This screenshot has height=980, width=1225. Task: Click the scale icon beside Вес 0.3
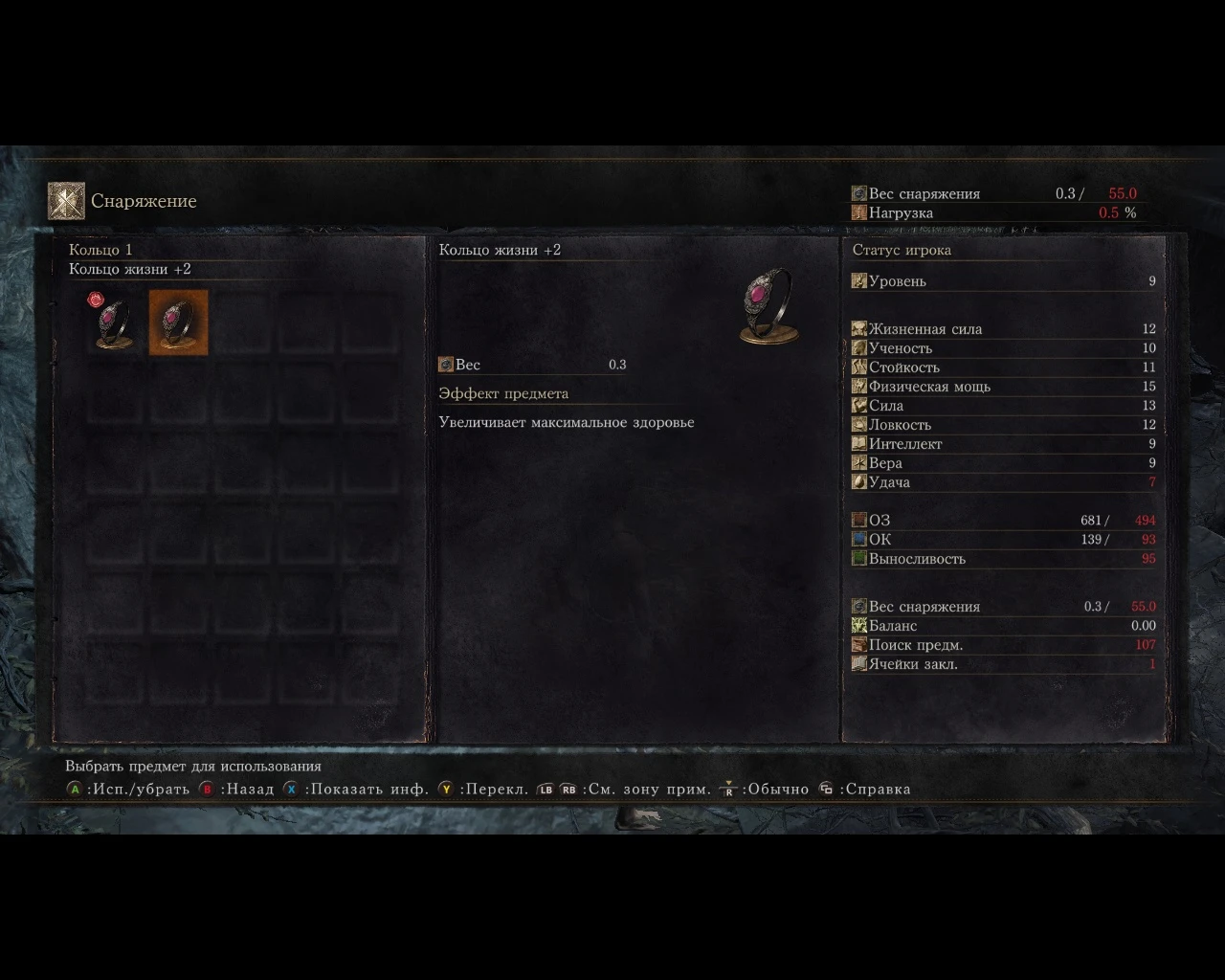(x=445, y=364)
